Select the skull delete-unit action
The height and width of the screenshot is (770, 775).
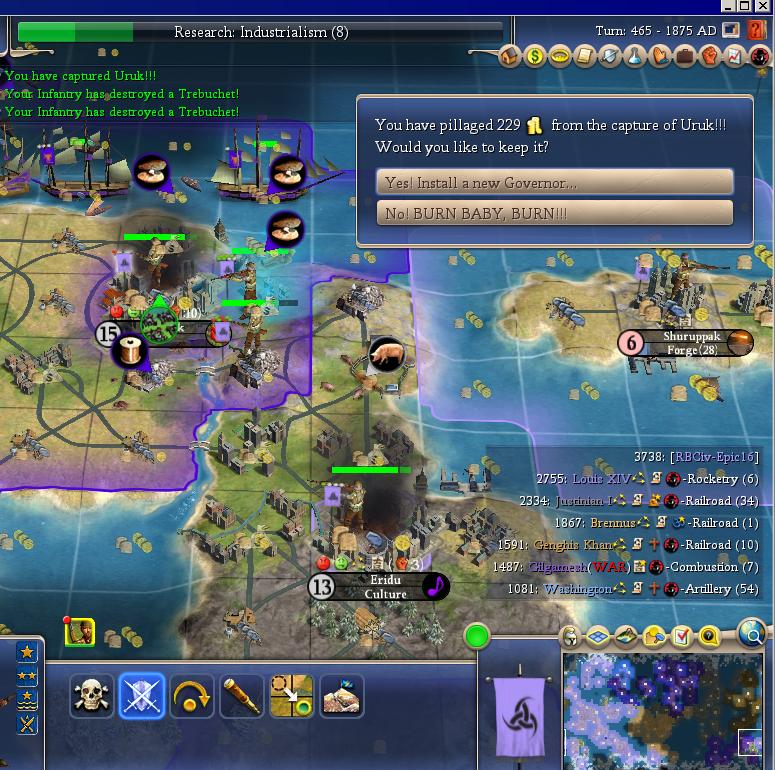[x=92, y=696]
